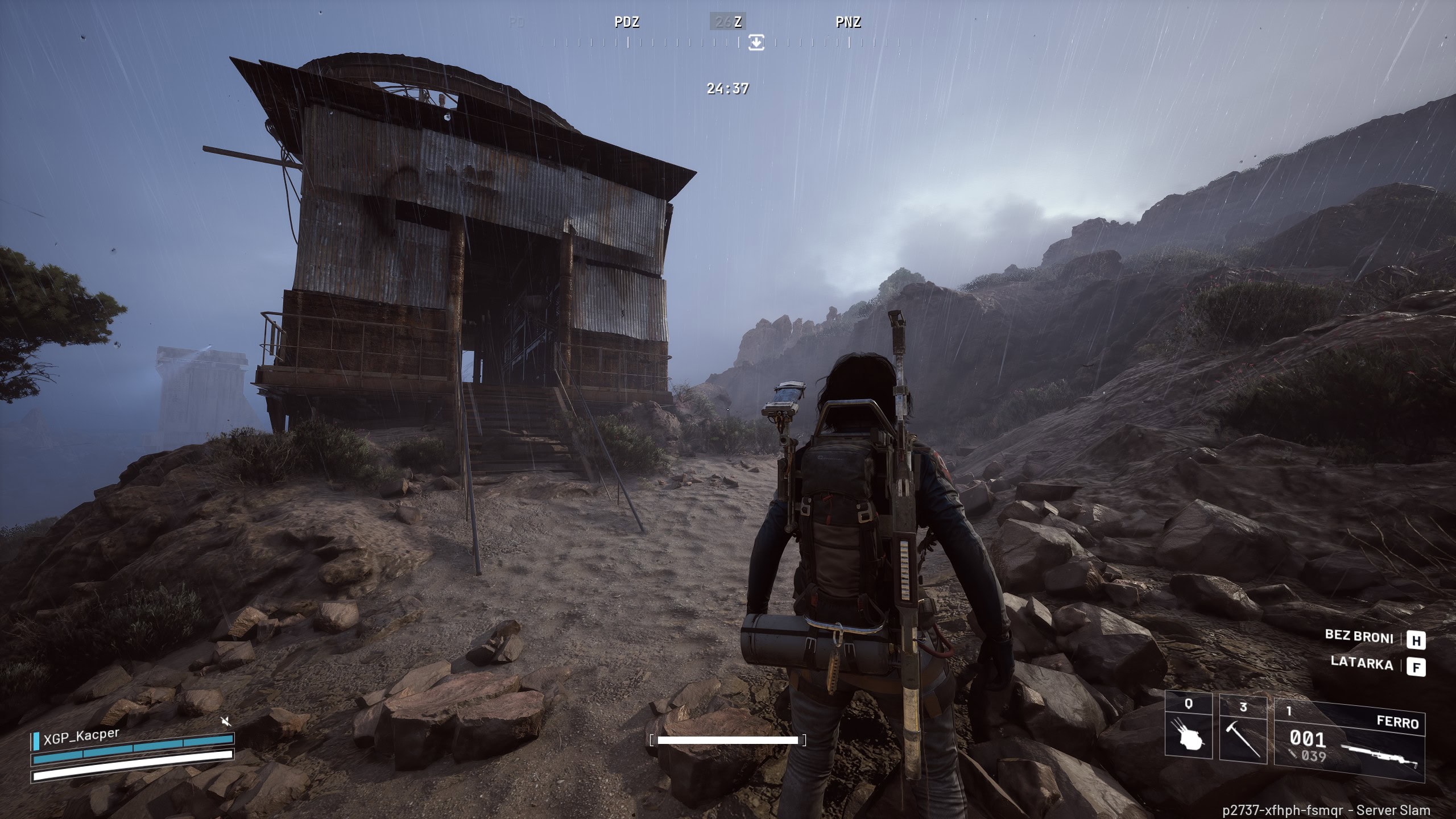
Task: Select the Ferro rifle weapon slot
Action: [1349, 738]
